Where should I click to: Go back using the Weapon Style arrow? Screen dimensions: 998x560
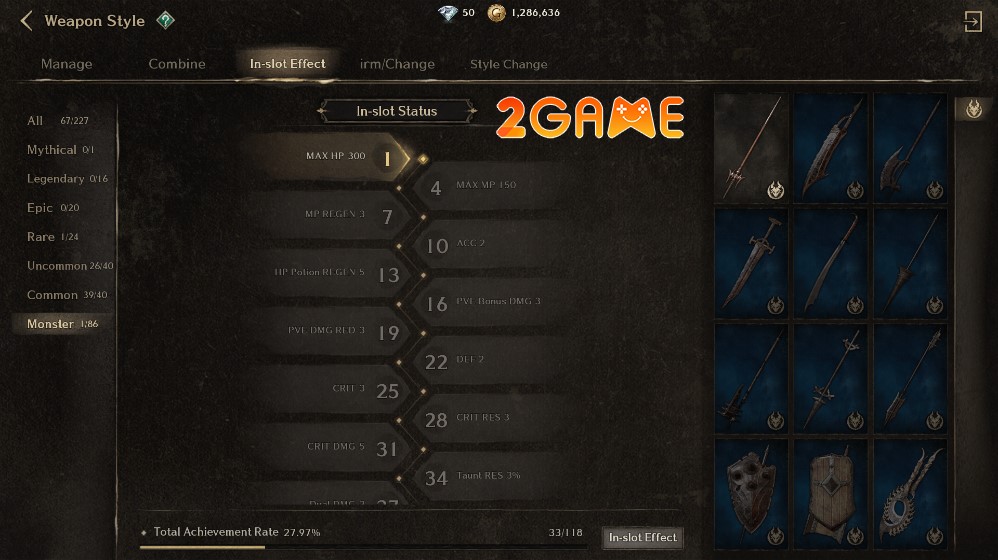pyautogui.click(x=27, y=21)
